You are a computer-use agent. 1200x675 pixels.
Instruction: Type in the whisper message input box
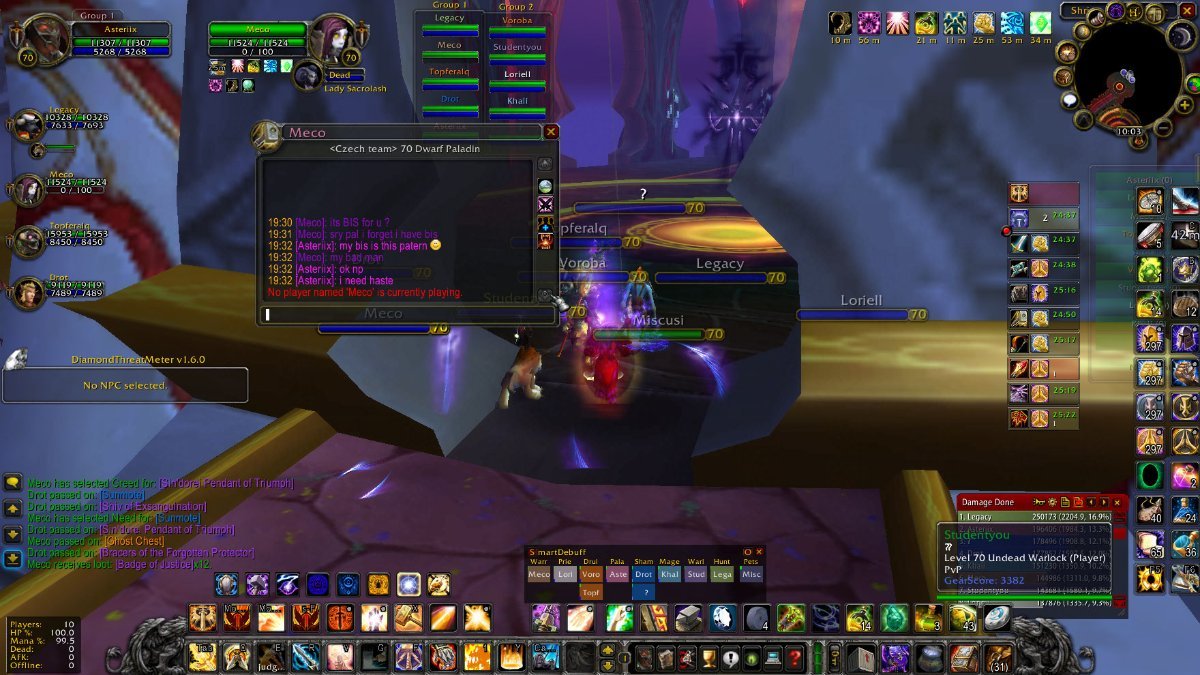coord(406,315)
